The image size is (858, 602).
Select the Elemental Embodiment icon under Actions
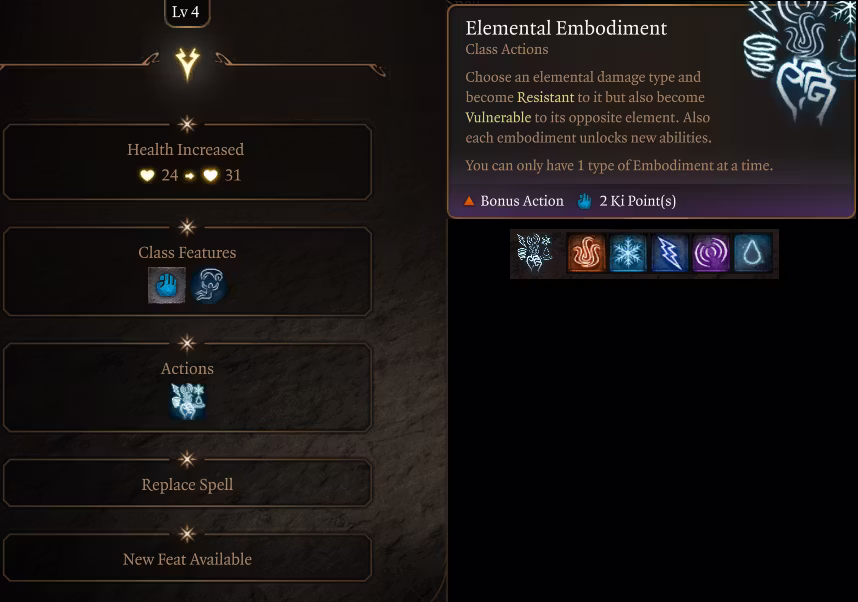(x=187, y=400)
